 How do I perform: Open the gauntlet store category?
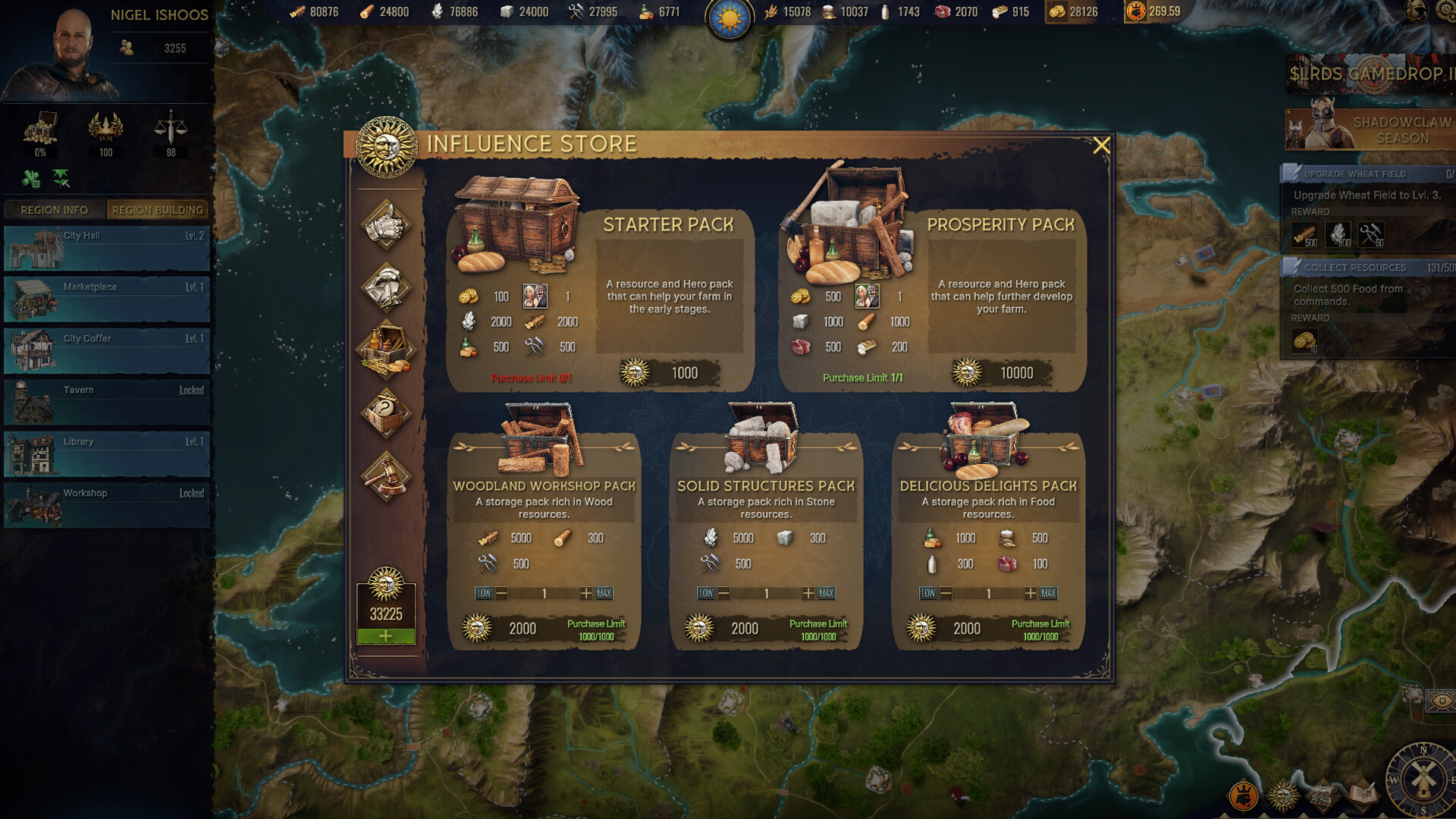click(x=386, y=224)
